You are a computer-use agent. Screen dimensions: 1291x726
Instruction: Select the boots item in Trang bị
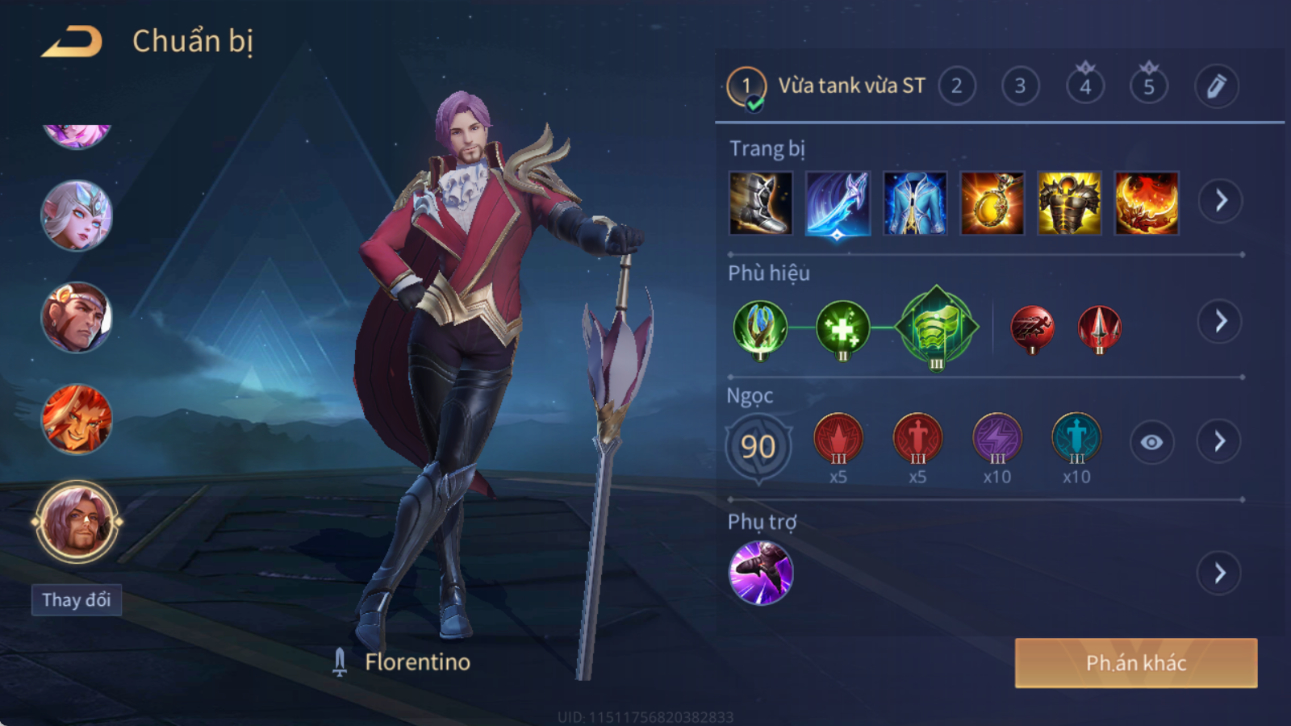click(760, 203)
